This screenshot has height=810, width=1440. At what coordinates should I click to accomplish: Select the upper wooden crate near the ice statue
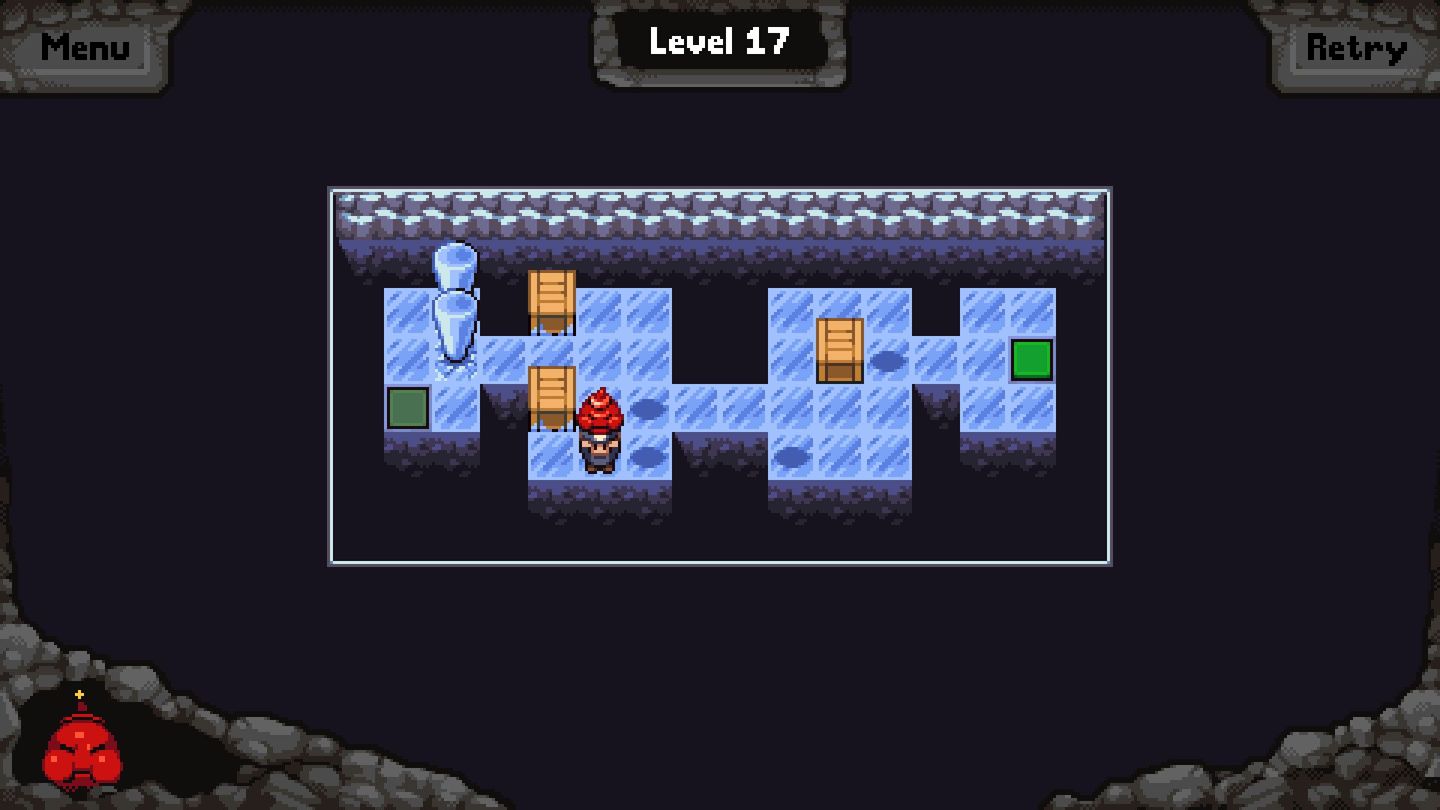[x=551, y=300]
